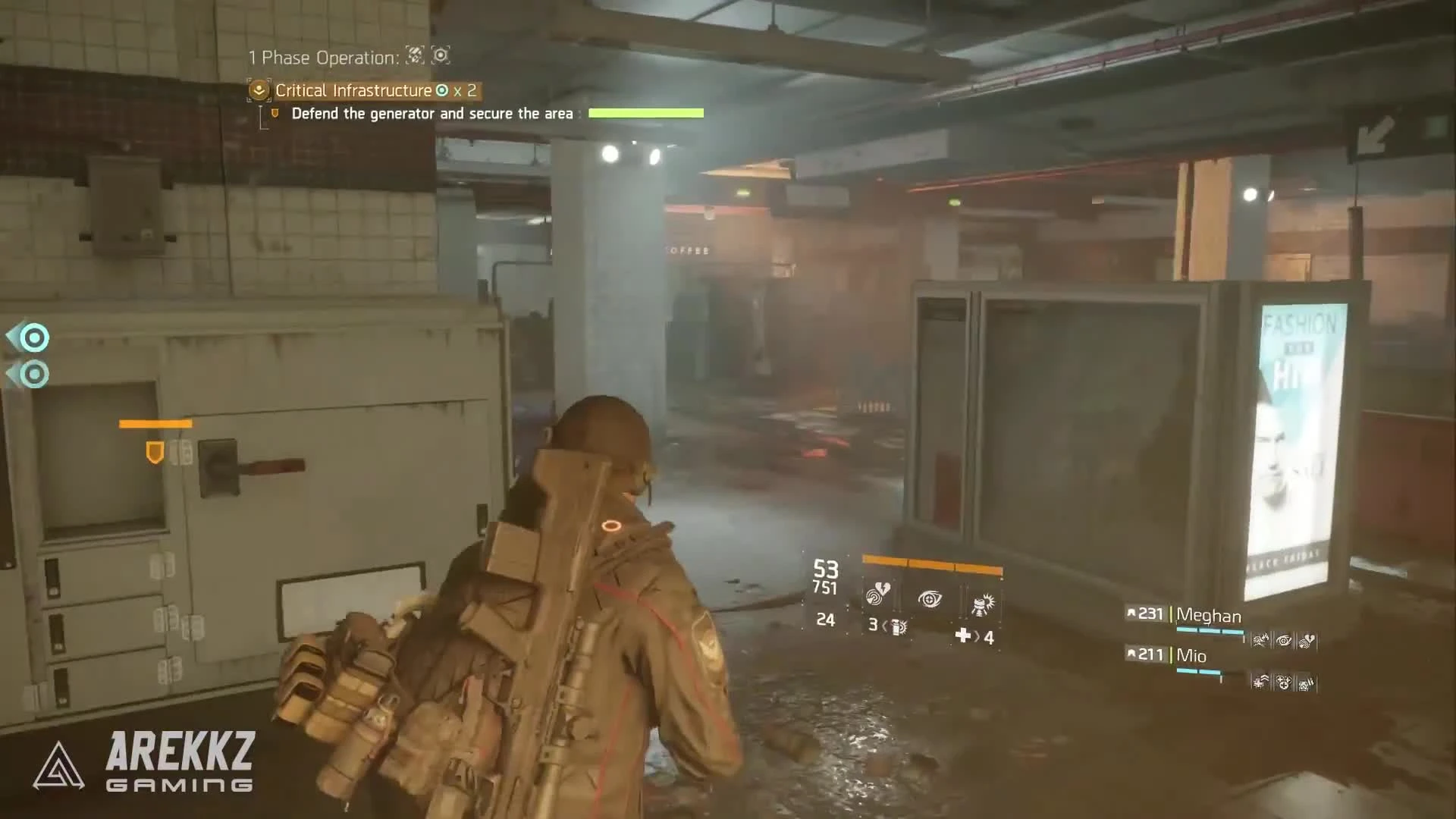The image size is (1456, 819).
Task: Click the green objective progress bar
Action: point(645,112)
